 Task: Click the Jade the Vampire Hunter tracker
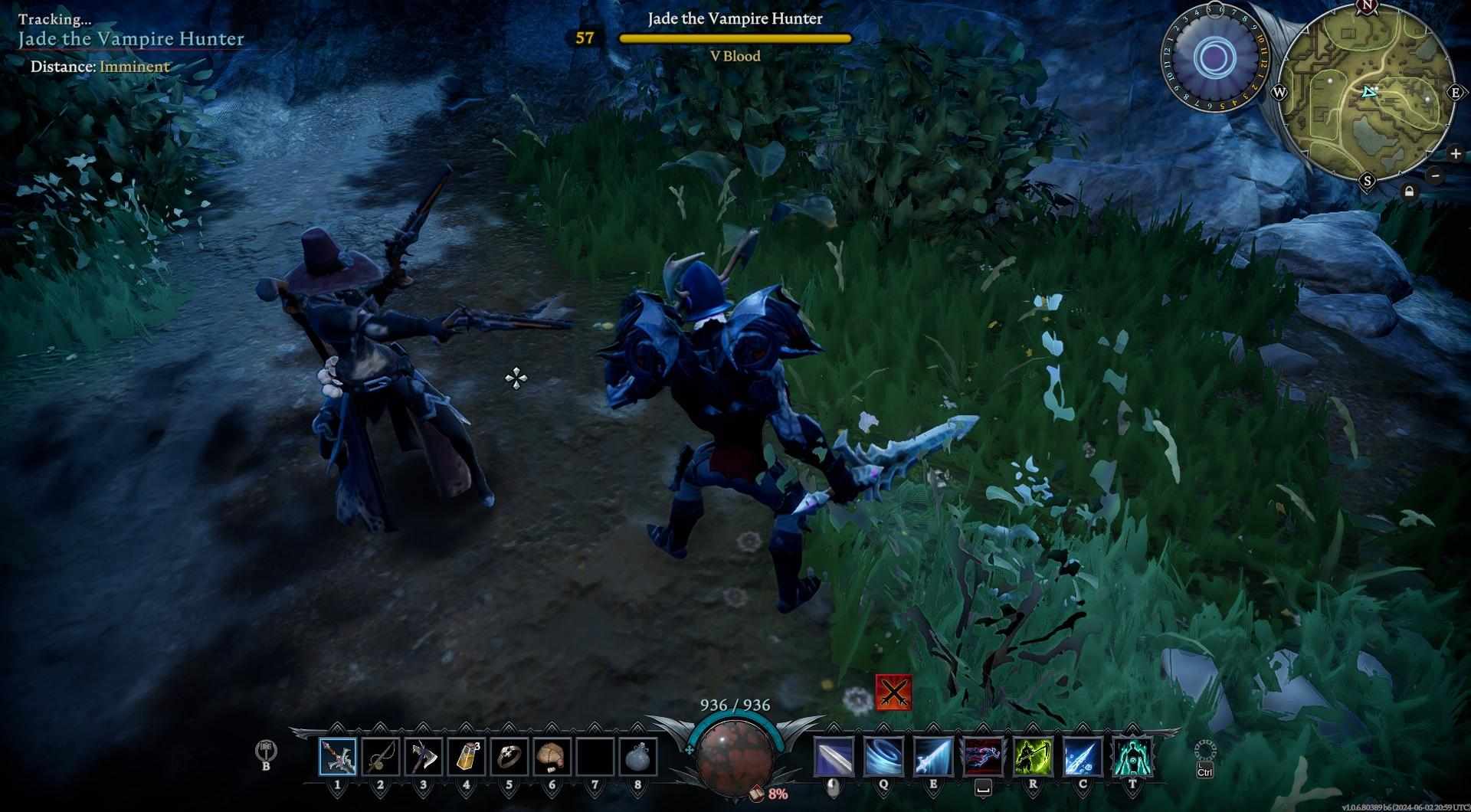131,39
